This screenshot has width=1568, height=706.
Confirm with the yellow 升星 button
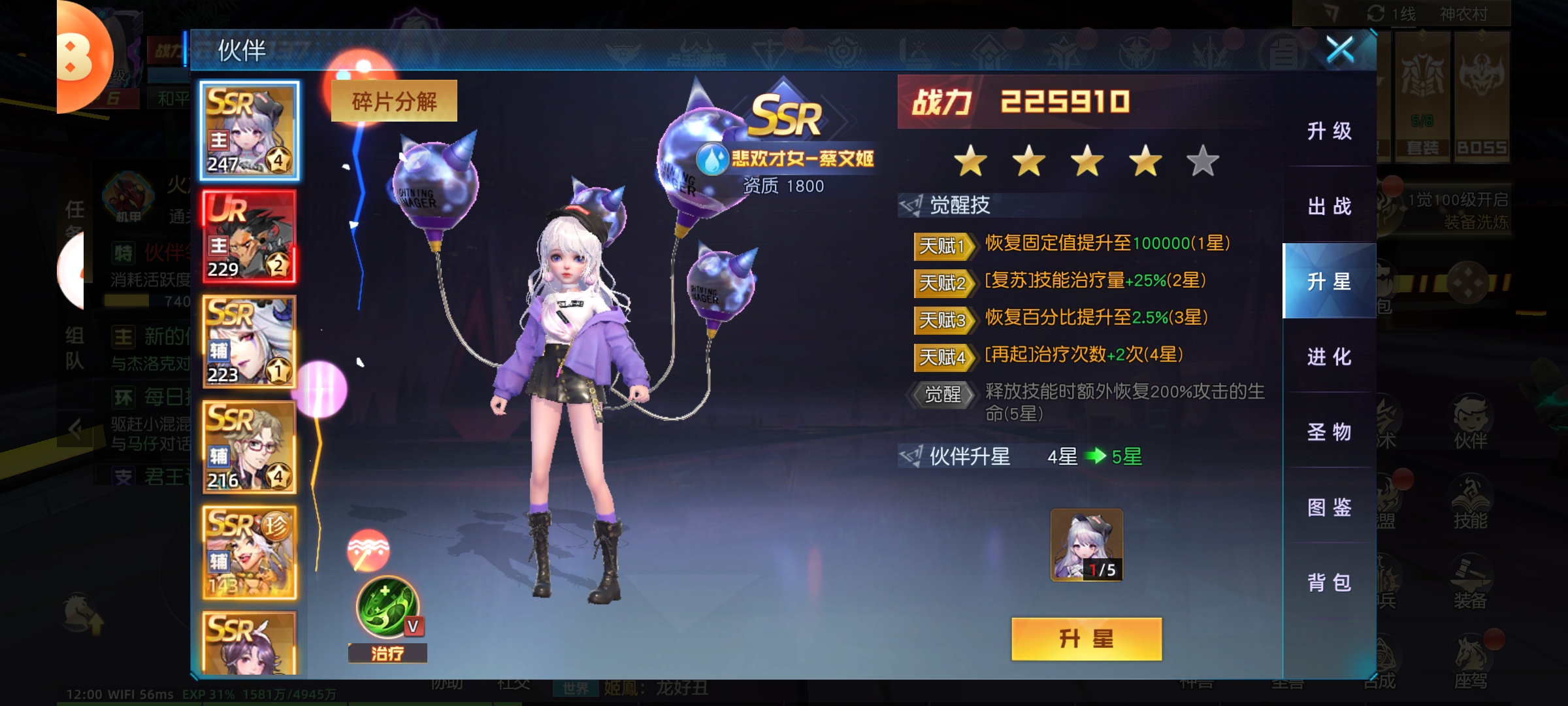tap(1086, 639)
